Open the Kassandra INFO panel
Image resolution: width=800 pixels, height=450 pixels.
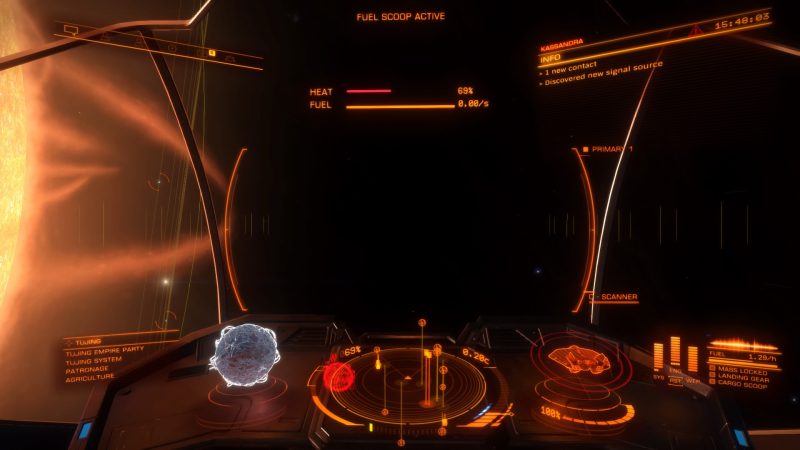click(x=555, y=59)
